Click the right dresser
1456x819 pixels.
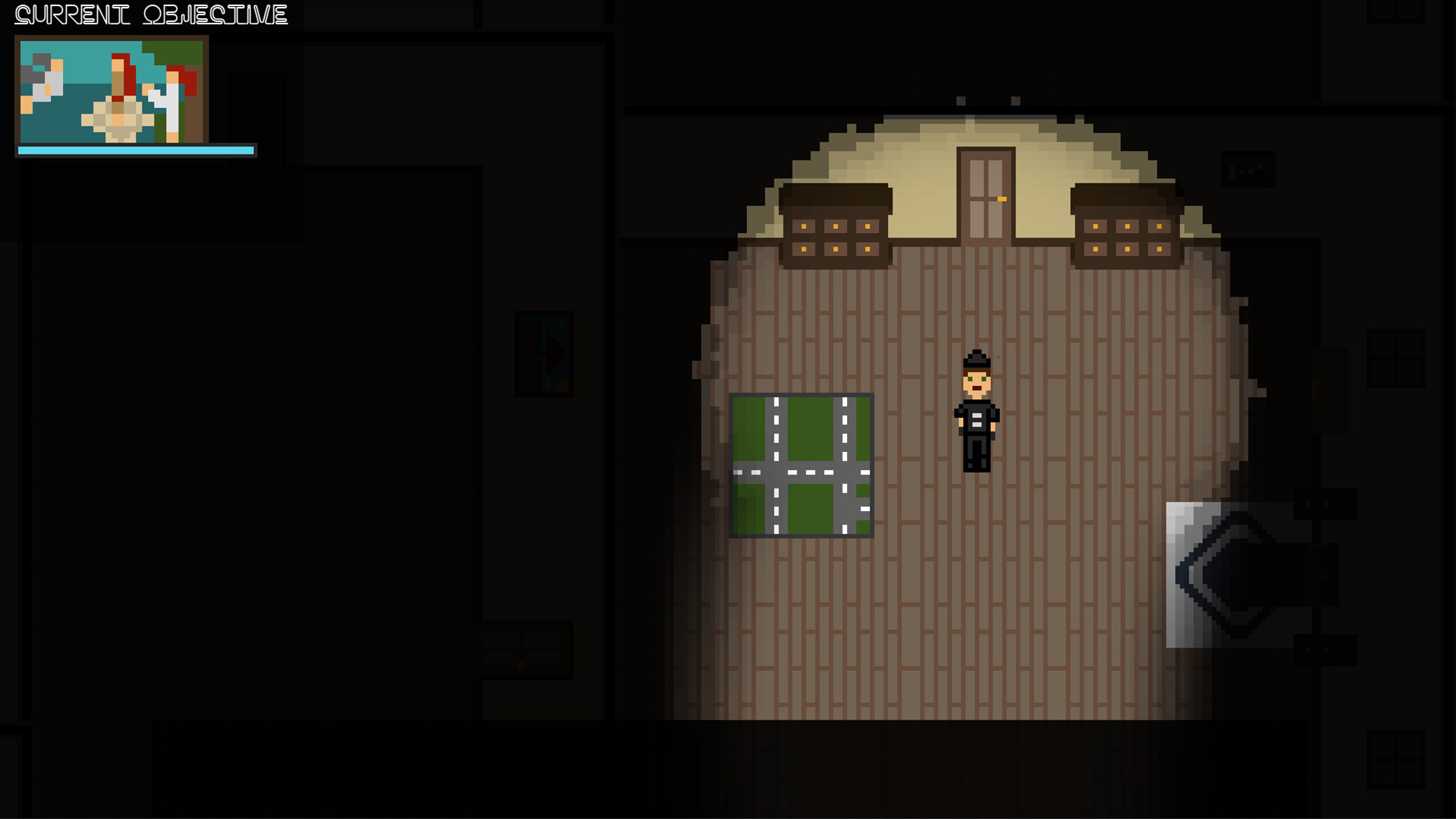point(1126,227)
